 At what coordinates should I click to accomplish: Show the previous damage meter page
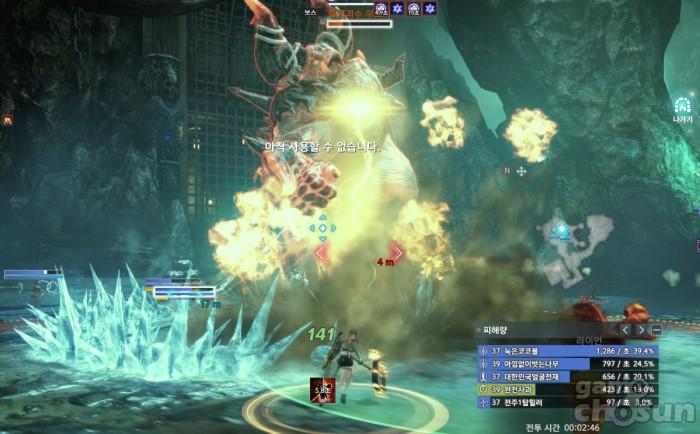[x=625, y=329]
